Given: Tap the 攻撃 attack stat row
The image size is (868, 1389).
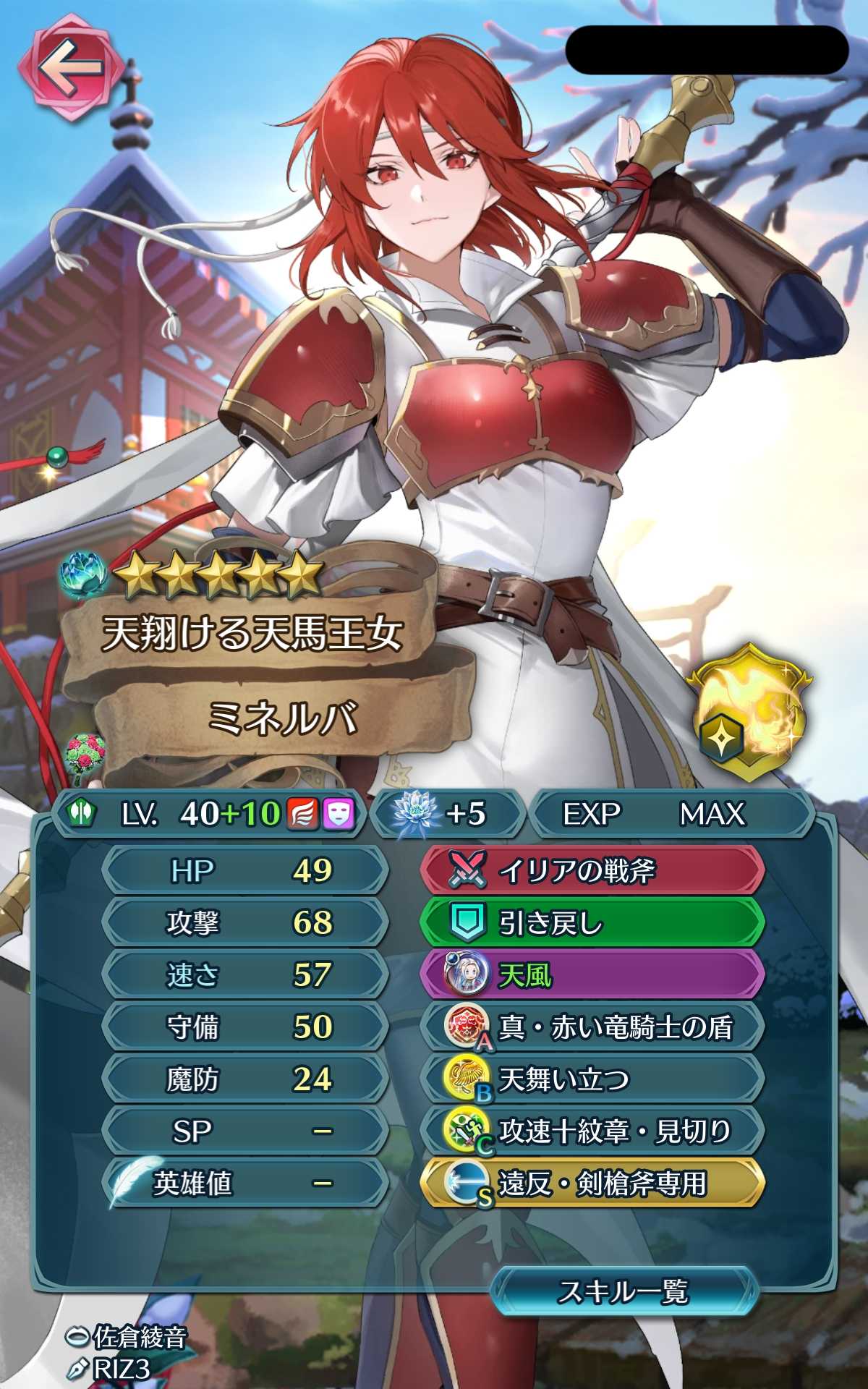Looking at the screenshot, I should point(246,922).
